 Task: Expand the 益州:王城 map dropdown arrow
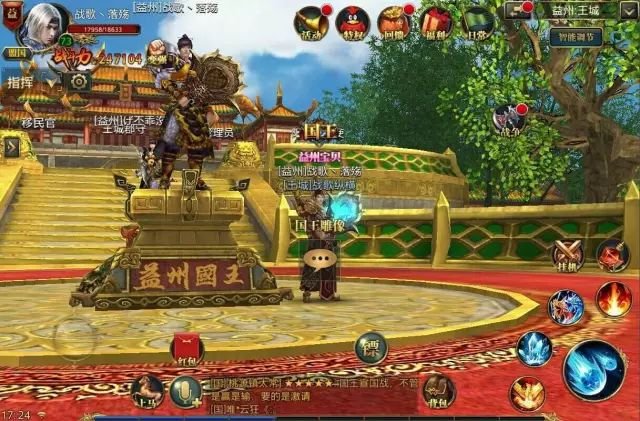[517, 11]
